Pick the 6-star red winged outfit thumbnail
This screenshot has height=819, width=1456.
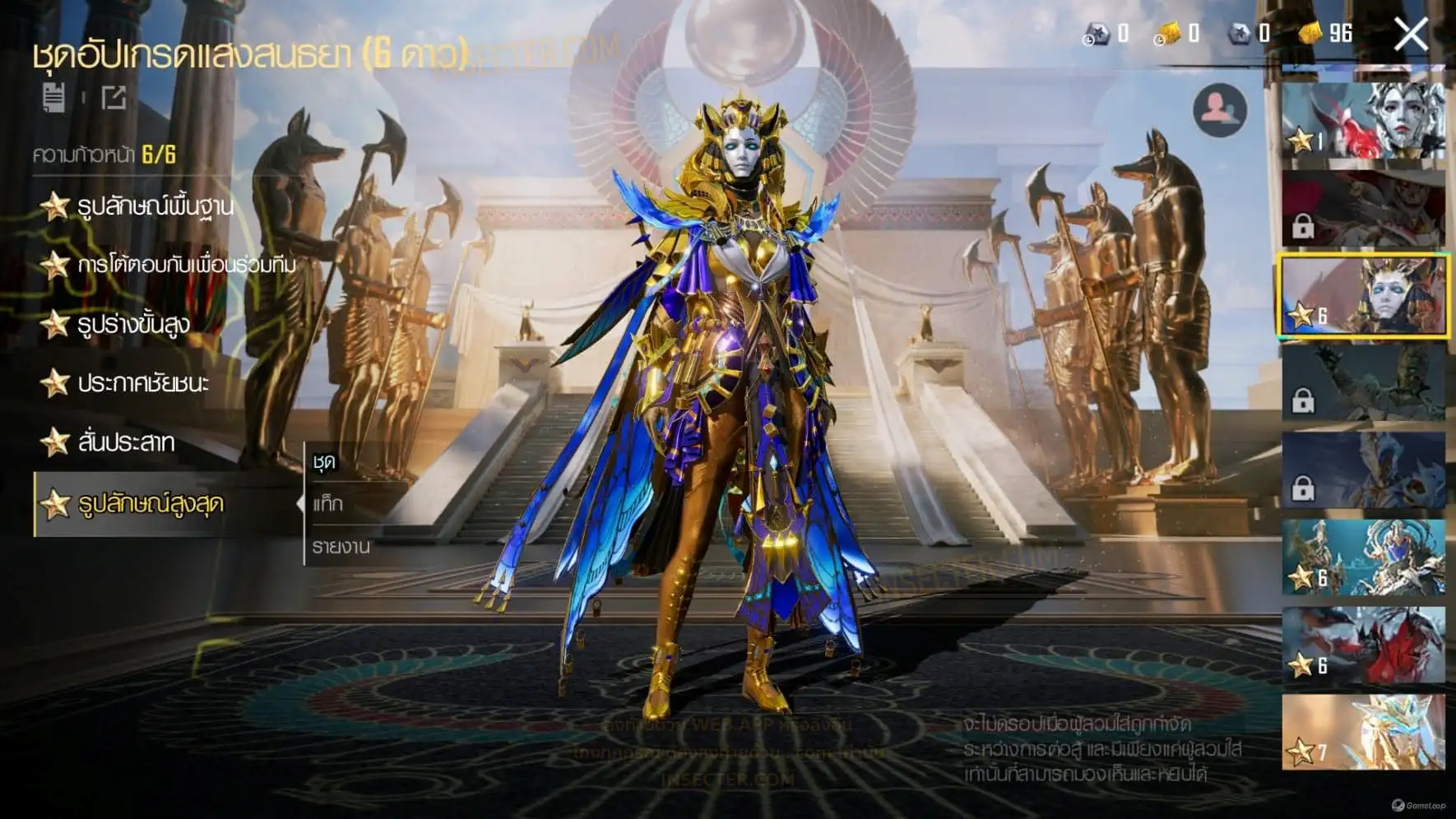[1363, 645]
